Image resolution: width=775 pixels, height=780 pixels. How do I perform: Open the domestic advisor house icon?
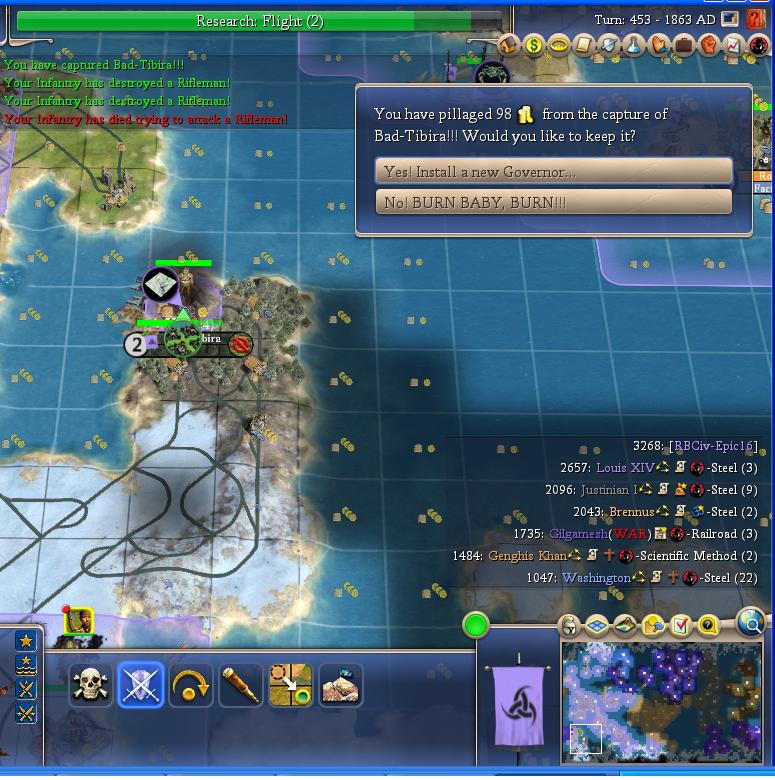[x=508, y=45]
